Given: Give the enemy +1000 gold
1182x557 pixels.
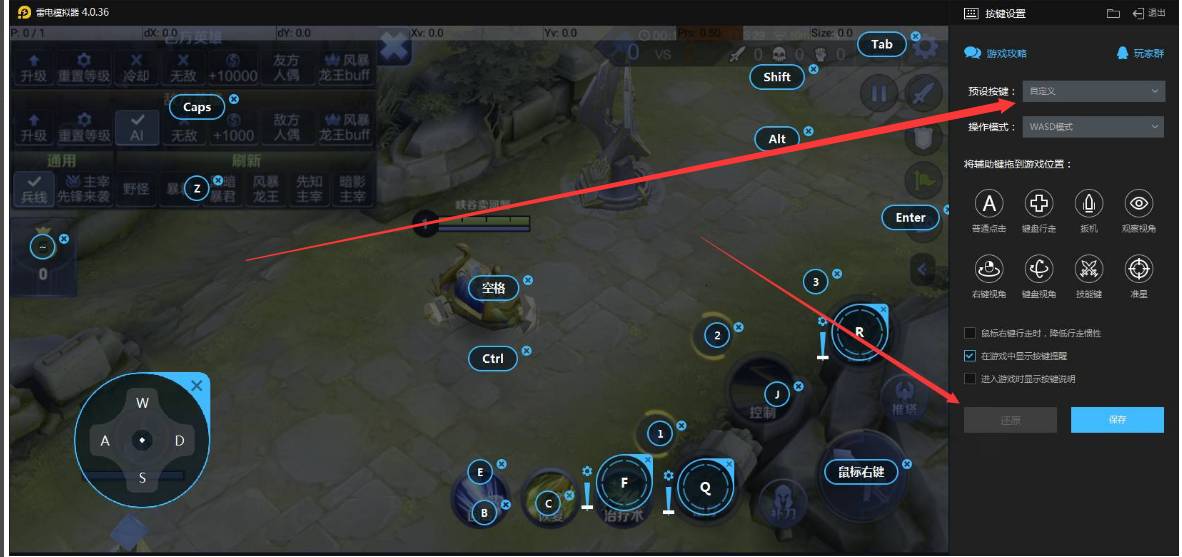Looking at the screenshot, I should click(x=232, y=127).
